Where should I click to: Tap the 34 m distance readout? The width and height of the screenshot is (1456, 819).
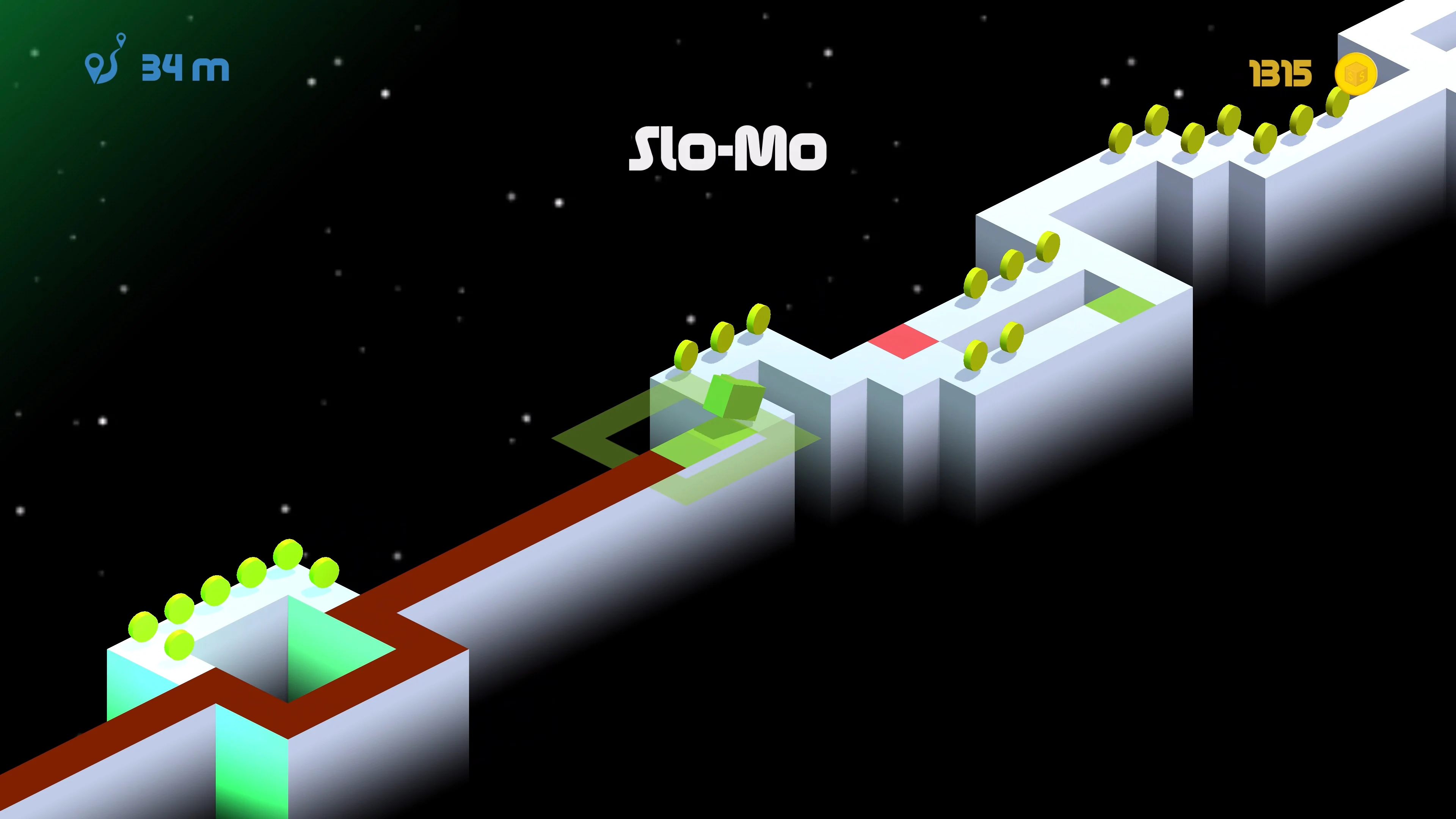click(x=182, y=68)
